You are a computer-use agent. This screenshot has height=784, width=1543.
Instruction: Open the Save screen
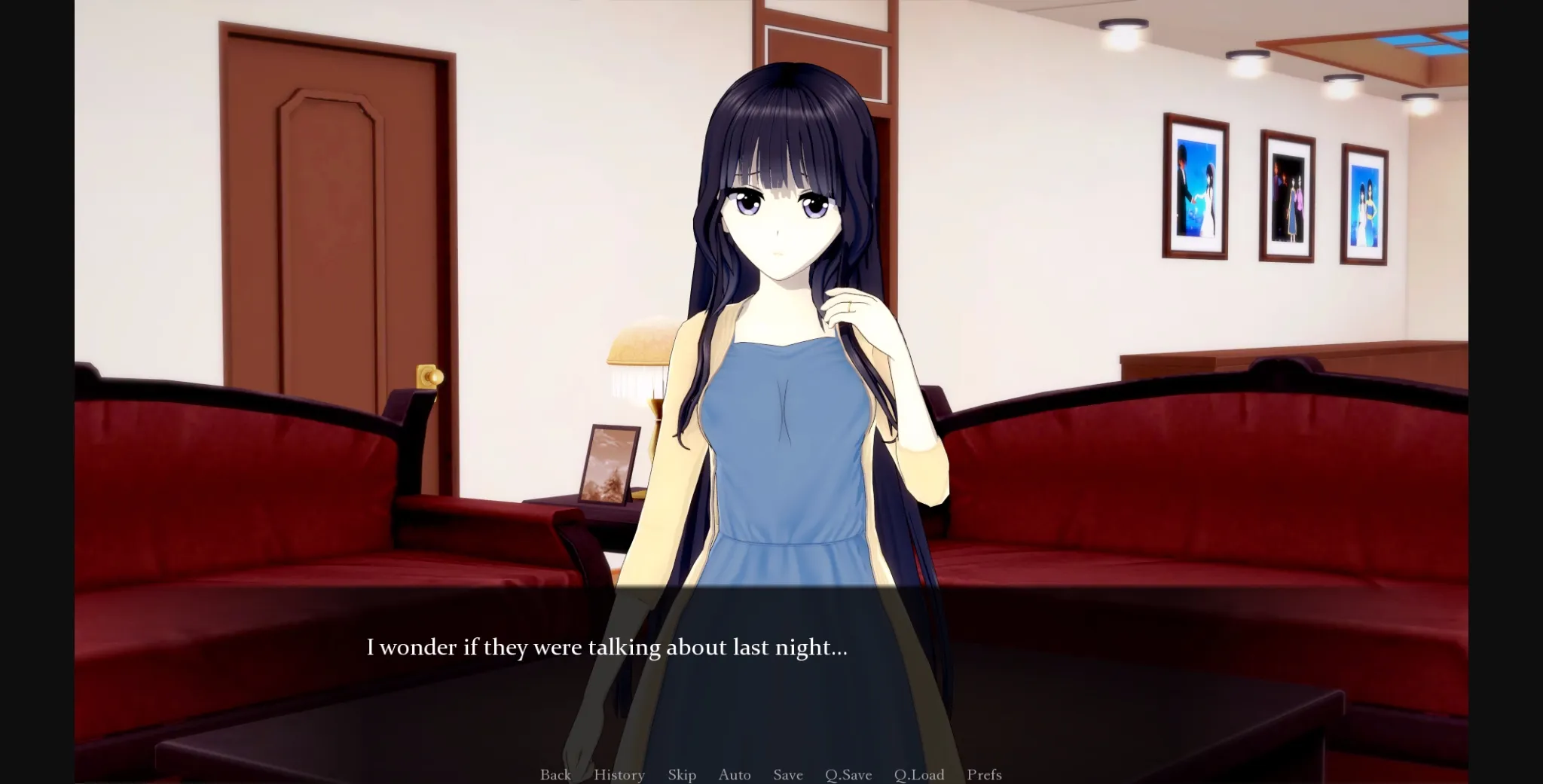point(787,774)
